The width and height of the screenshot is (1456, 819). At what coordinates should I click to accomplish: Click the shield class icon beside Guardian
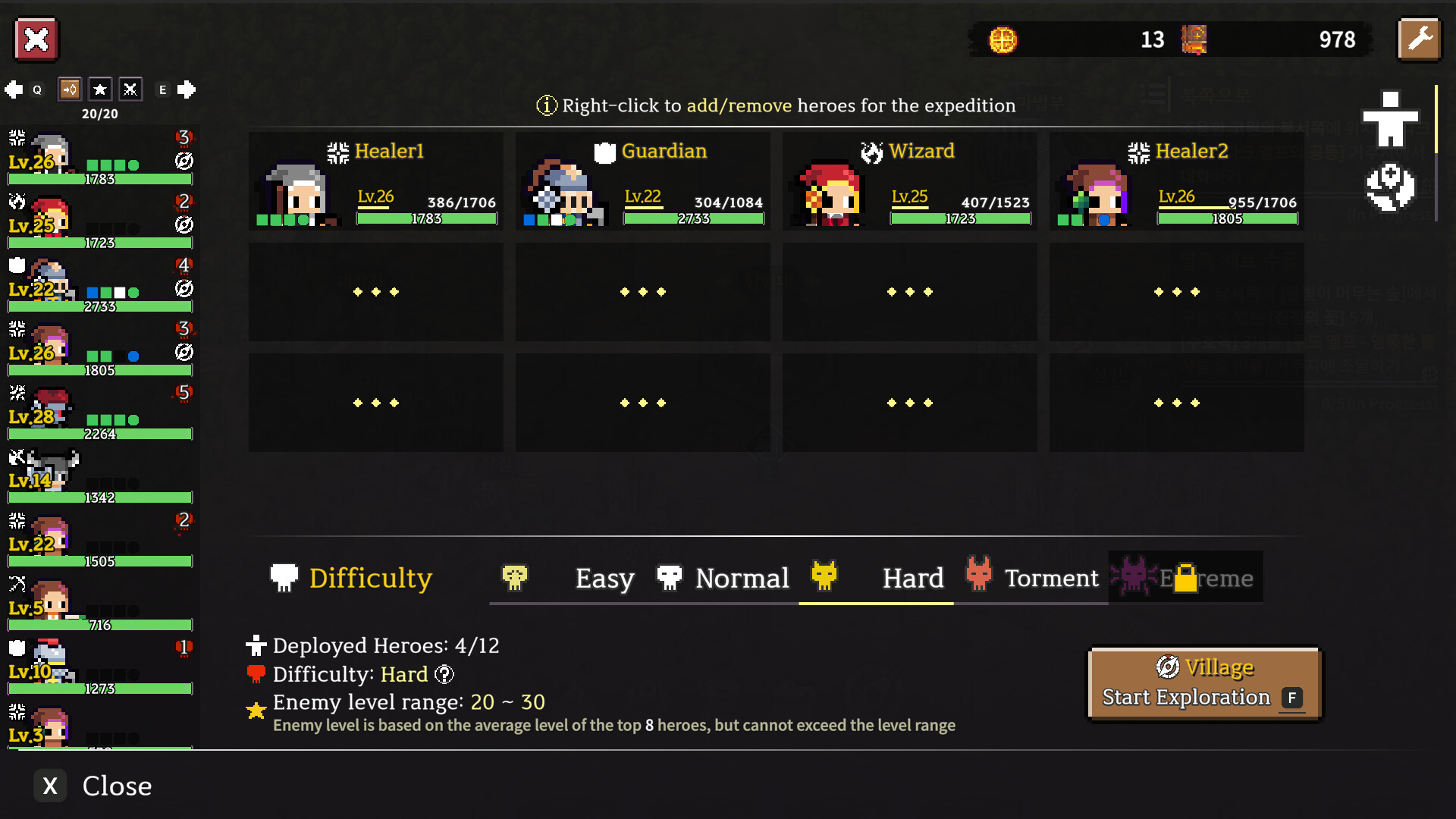603,151
